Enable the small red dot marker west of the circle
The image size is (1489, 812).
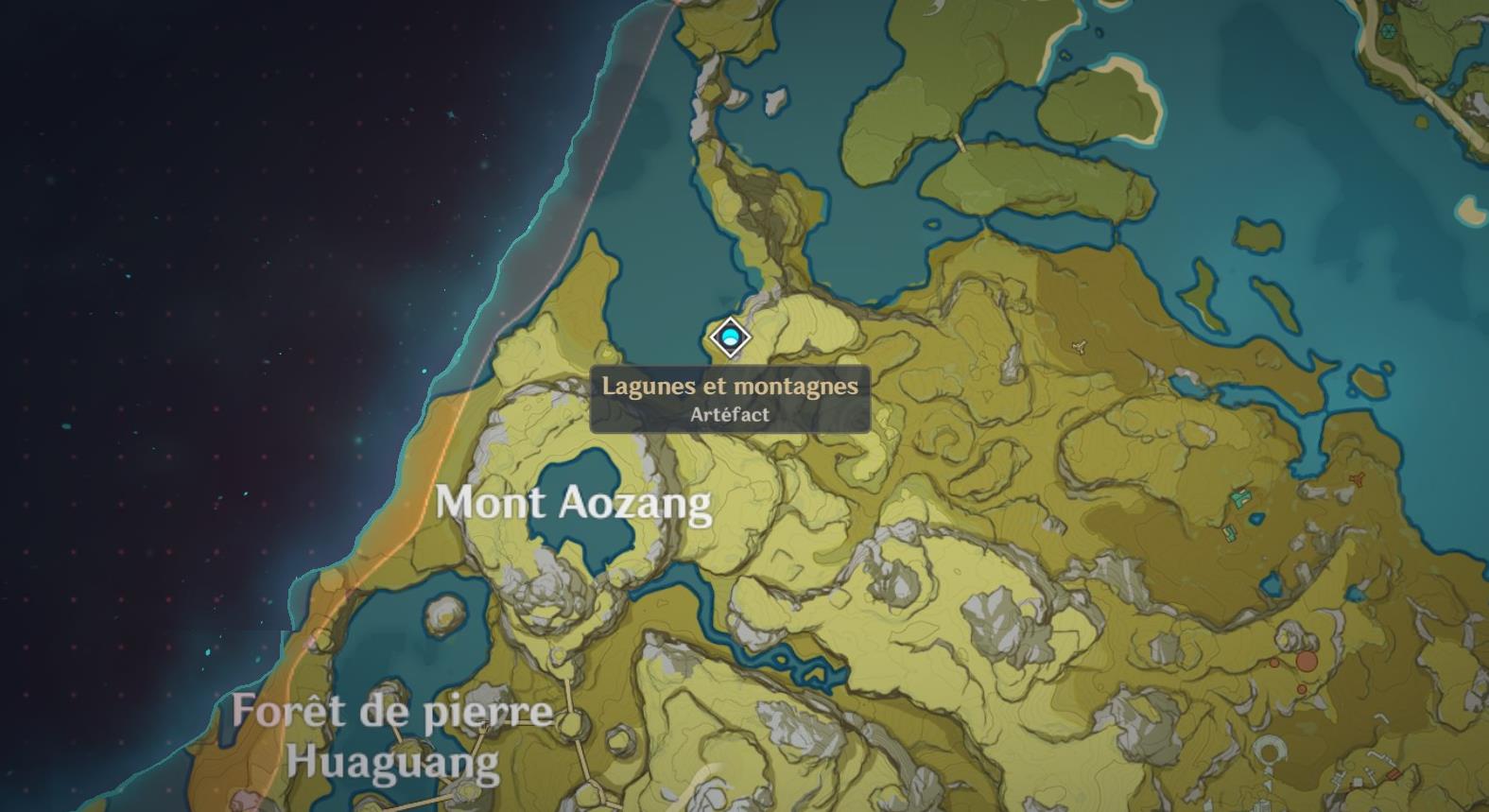[x=1274, y=663]
